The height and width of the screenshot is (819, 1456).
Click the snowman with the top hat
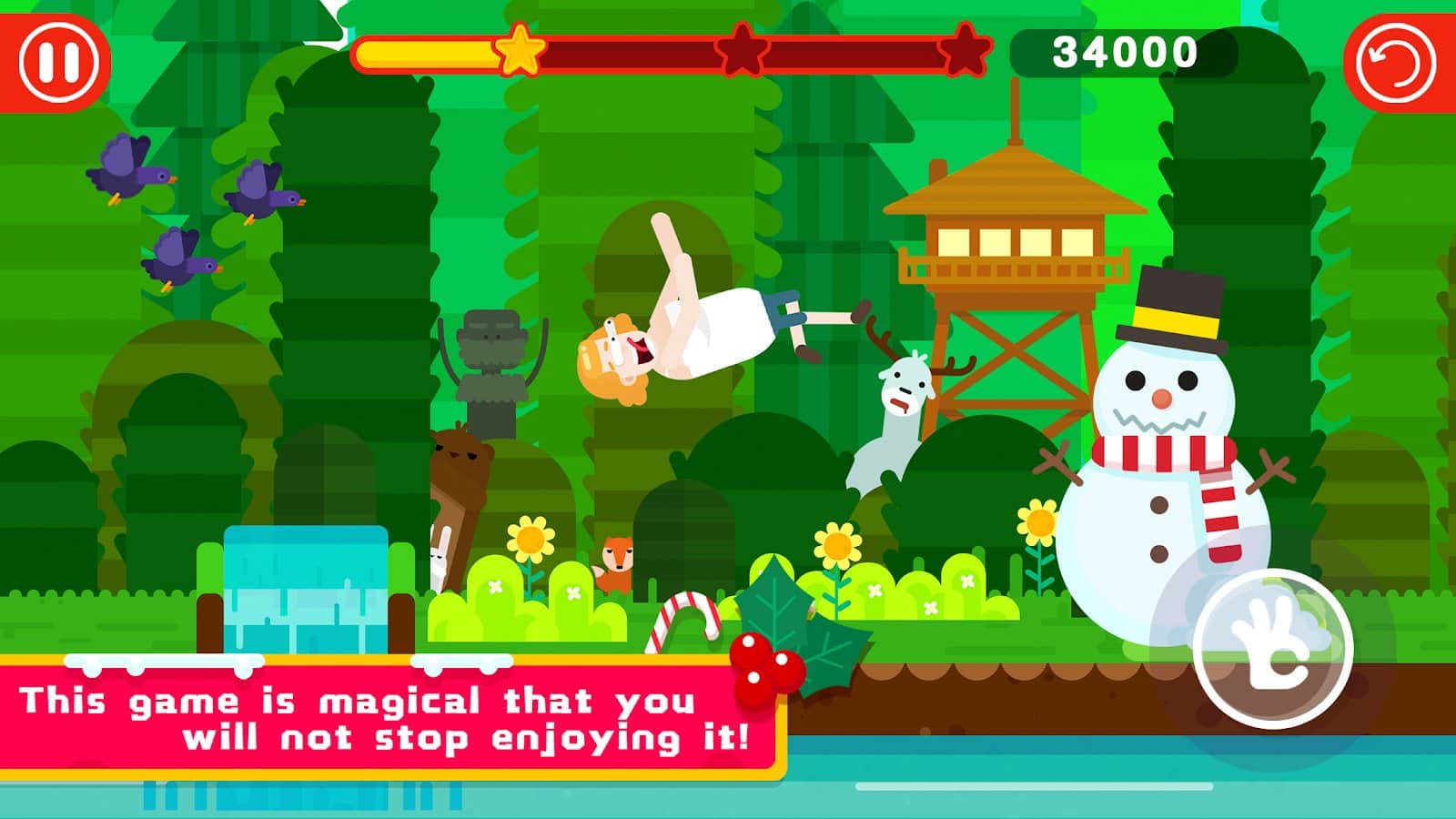click(x=1165, y=437)
